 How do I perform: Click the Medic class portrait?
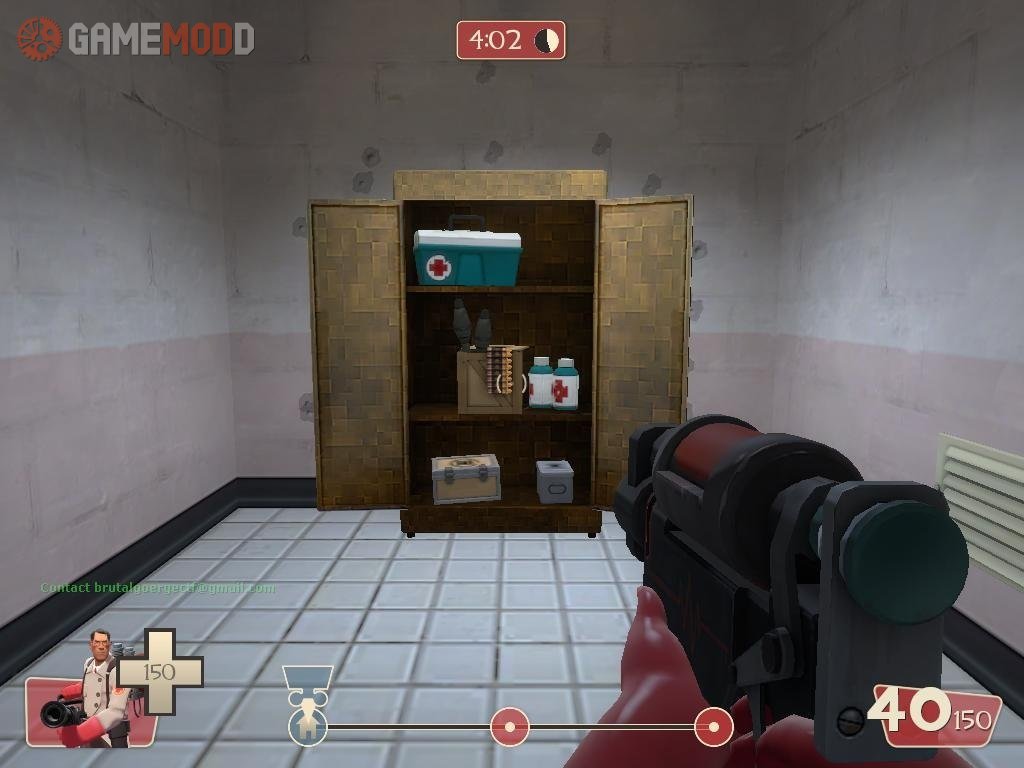tap(92, 690)
